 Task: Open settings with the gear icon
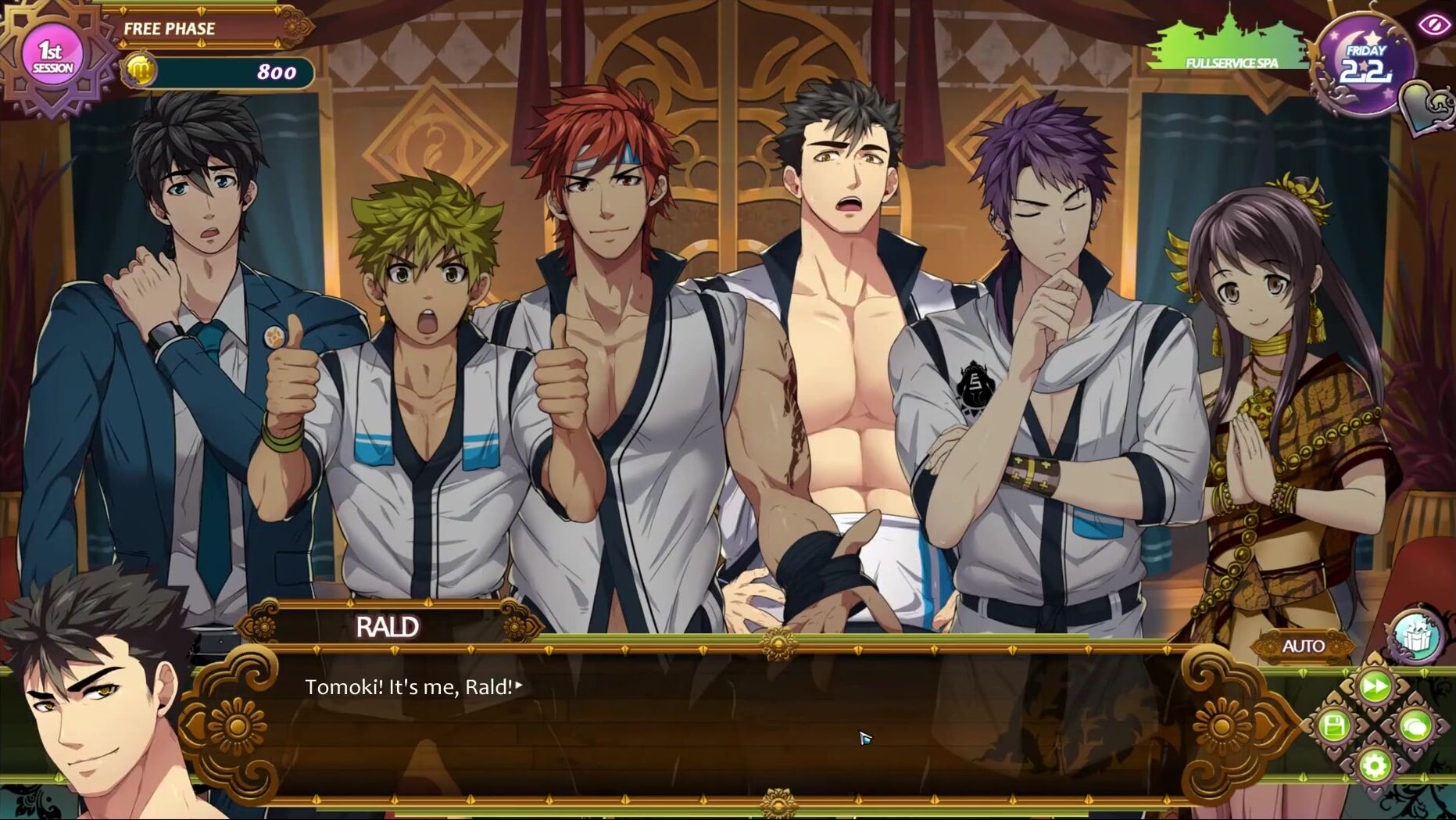[x=1375, y=765]
